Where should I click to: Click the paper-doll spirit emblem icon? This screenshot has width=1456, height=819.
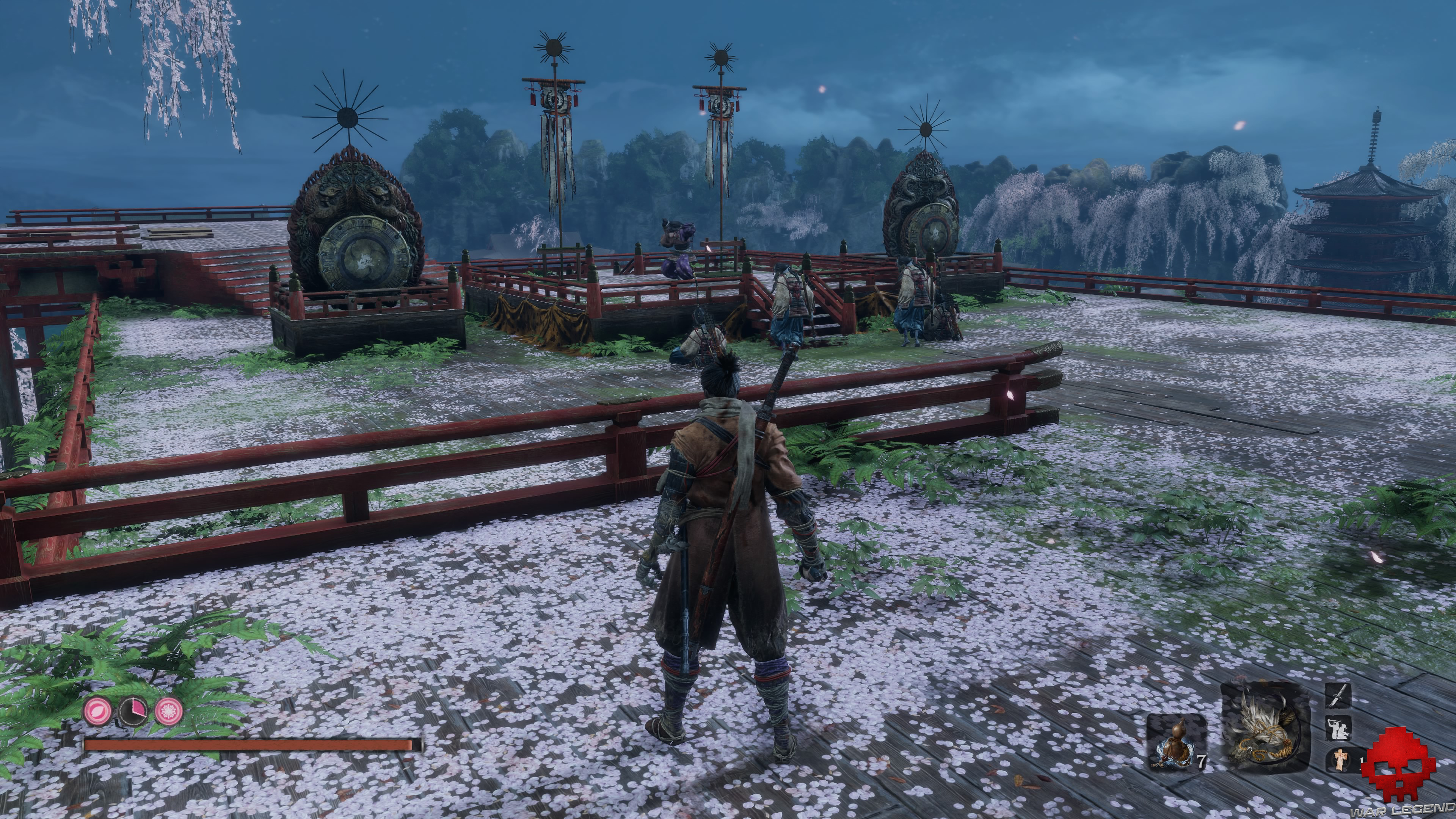1340,759
